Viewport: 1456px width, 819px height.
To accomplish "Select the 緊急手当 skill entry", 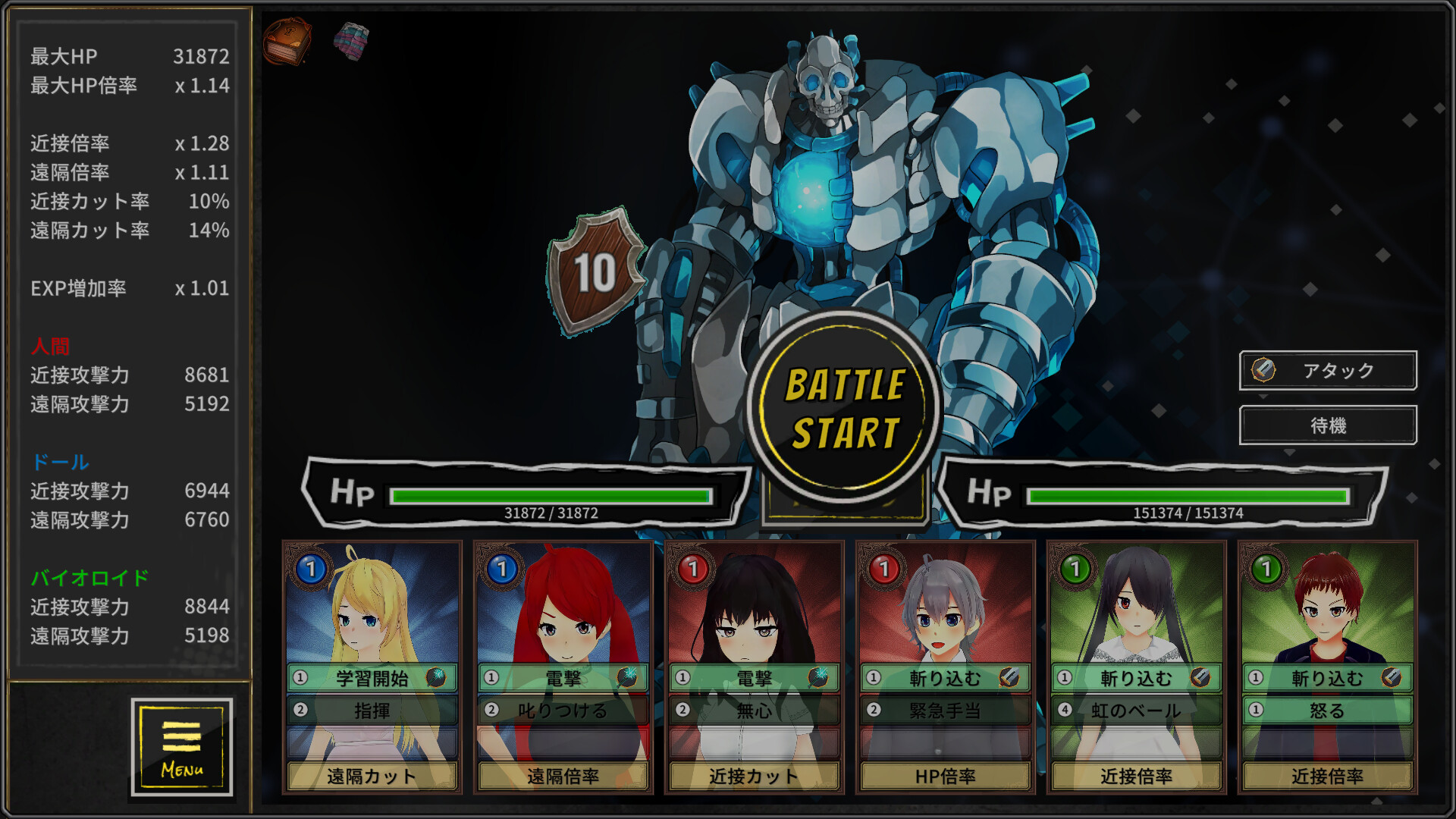I will 943,711.
